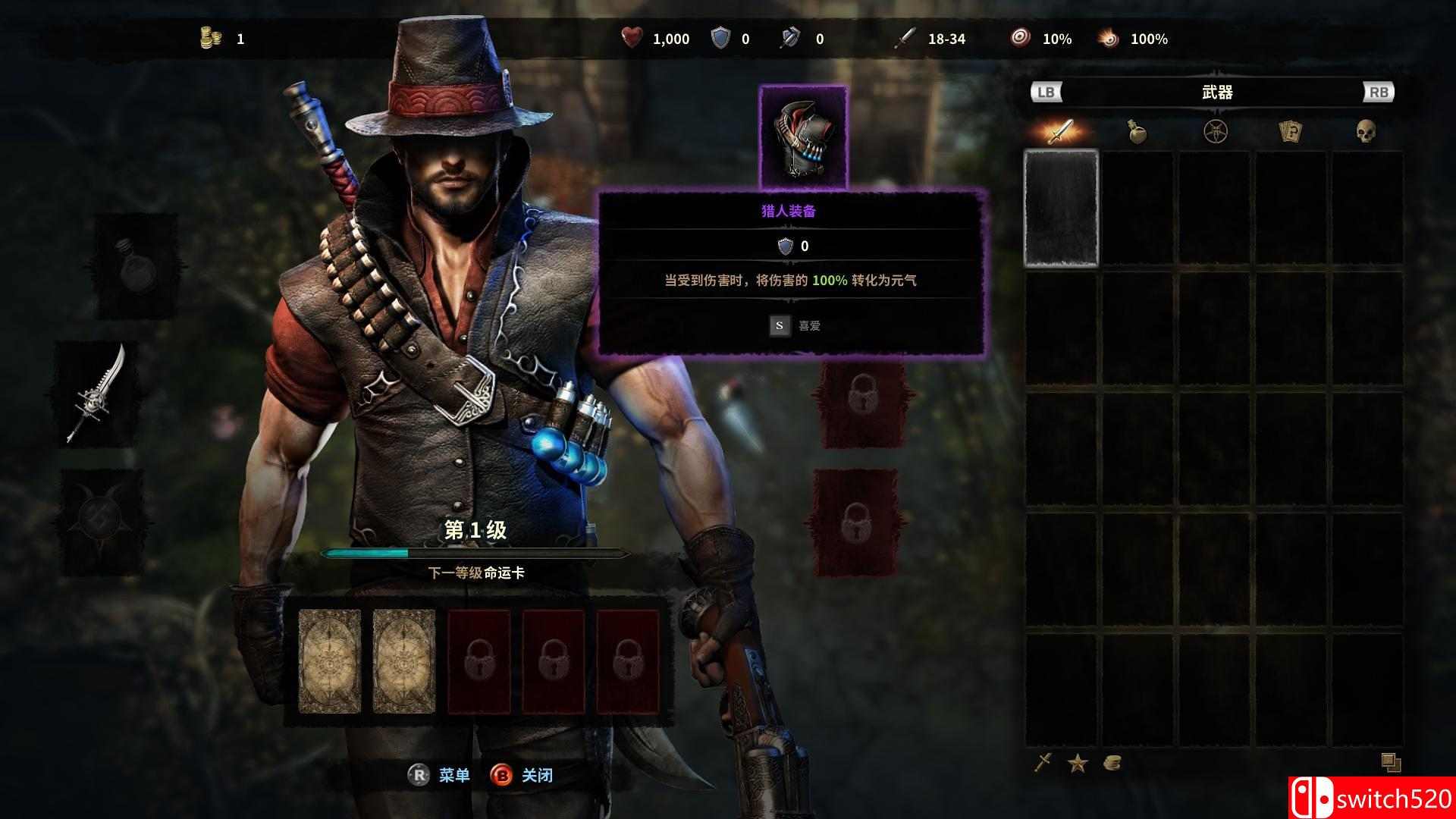This screenshot has width=1456, height=819.
Task: Sort inventory by the coin stack icon
Action: point(1112,763)
